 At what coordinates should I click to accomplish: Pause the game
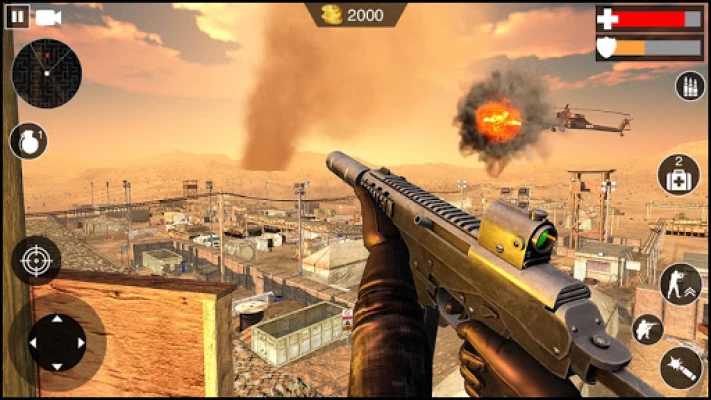tap(17, 16)
